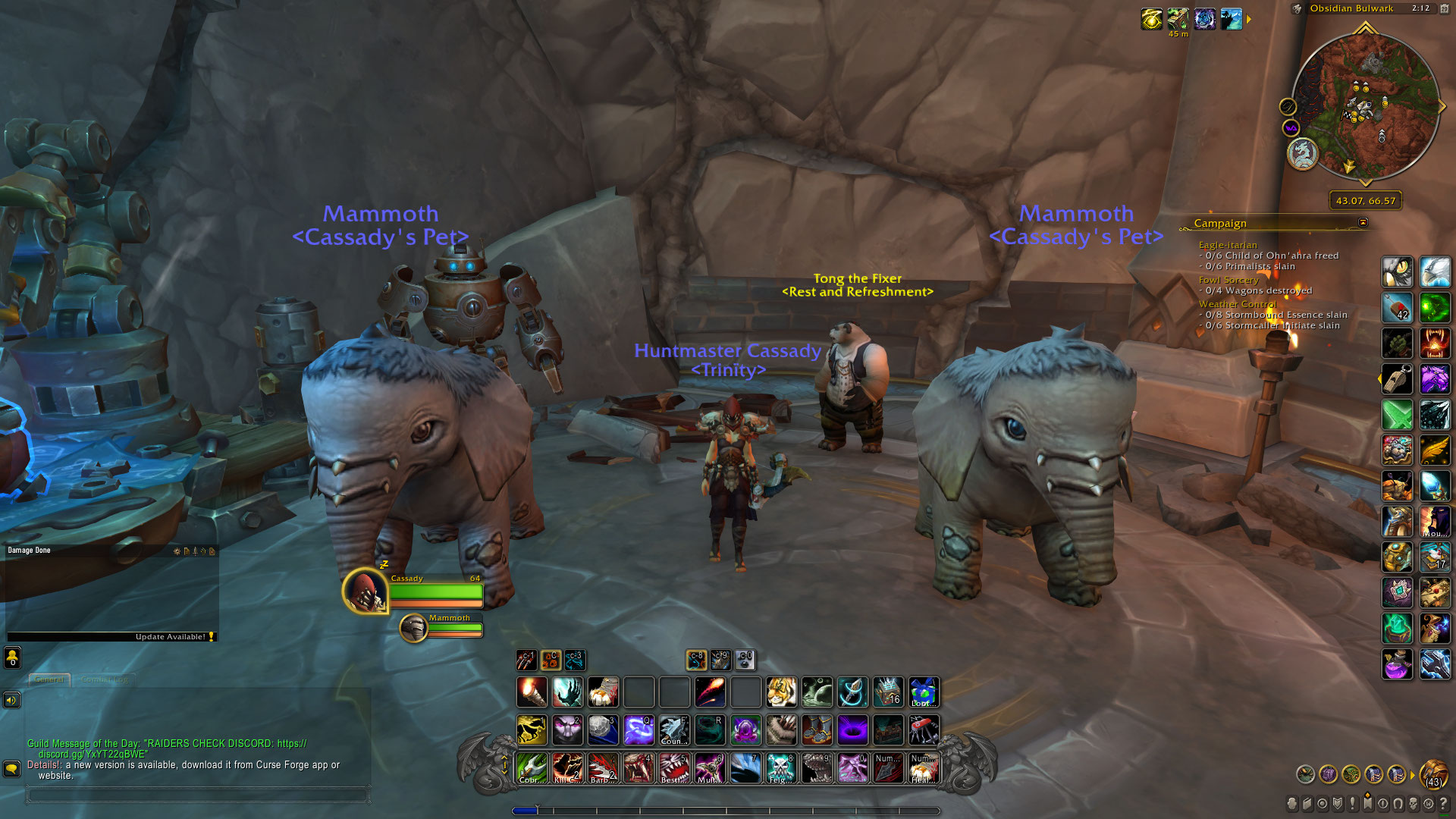Use the Kill Command ability
The height and width of the screenshot is (819, 1456).
click(567, 768)
